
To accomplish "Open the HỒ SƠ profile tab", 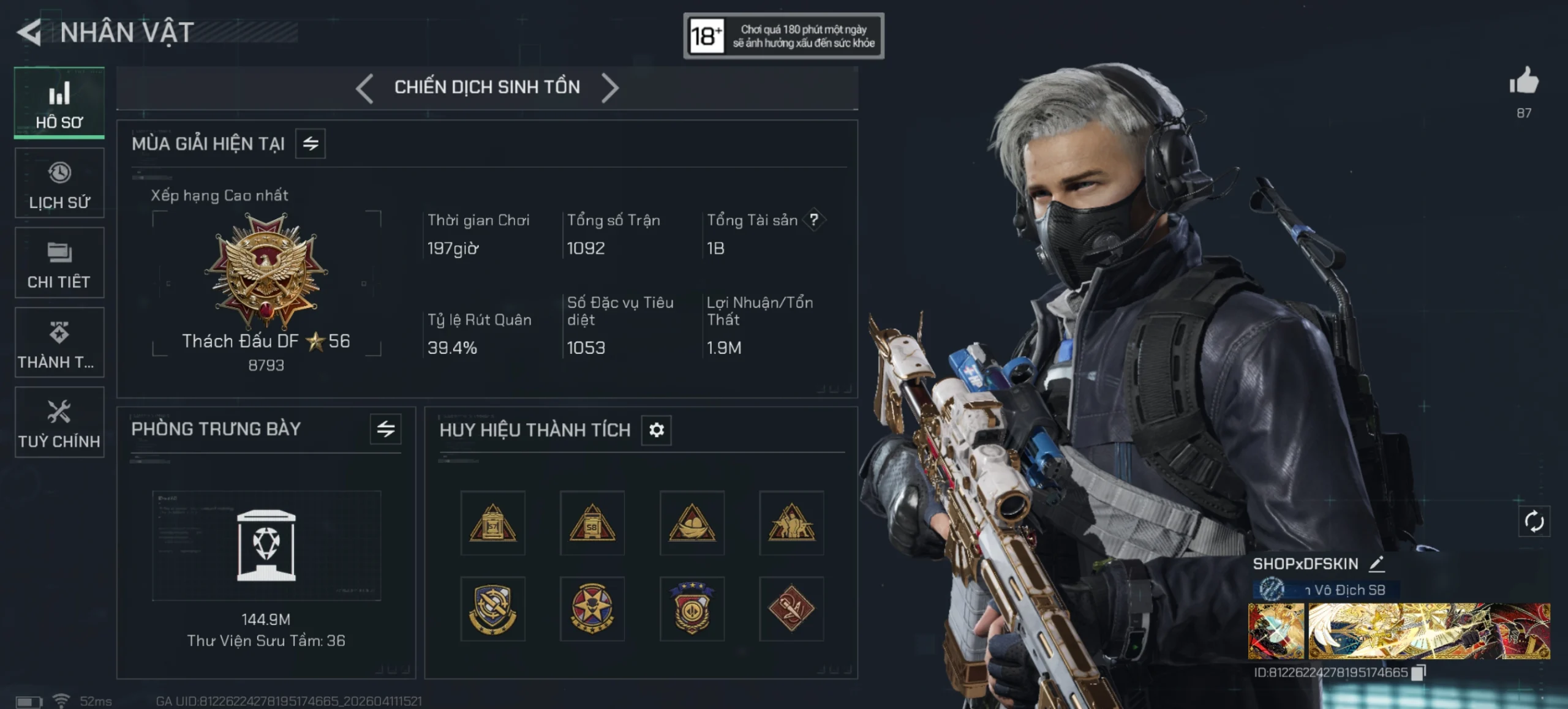I will [59, 103].
